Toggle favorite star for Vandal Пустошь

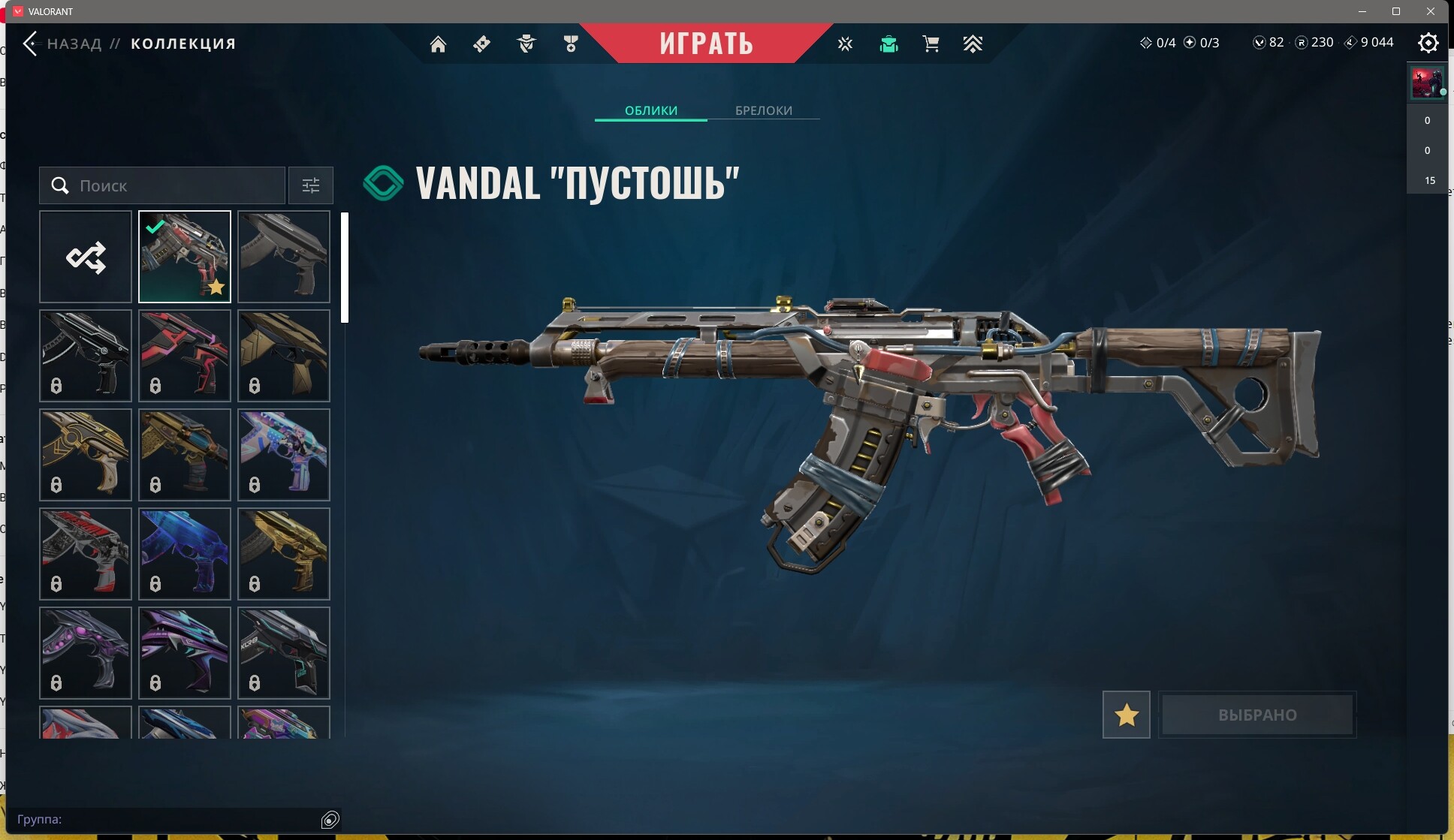[1124, 714]
